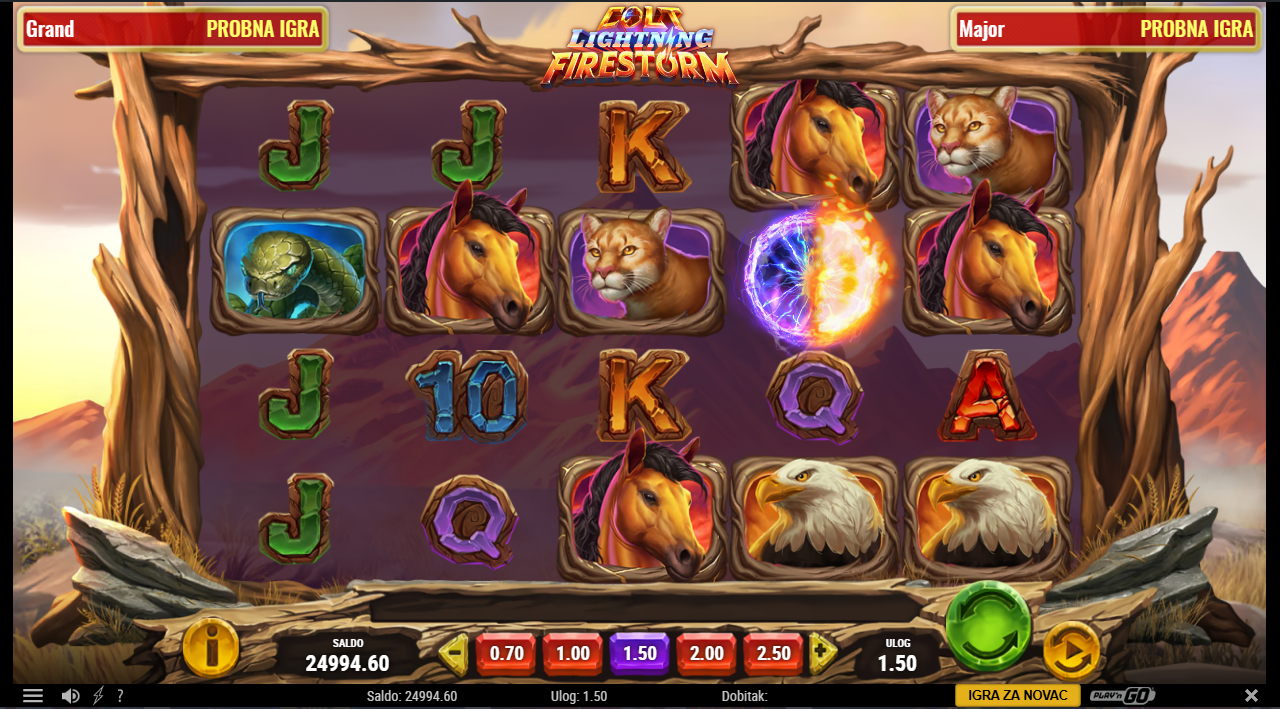1280x709 pixels.
Task: Increase bet with the plus arrow
Action: [x=823, y=654]
